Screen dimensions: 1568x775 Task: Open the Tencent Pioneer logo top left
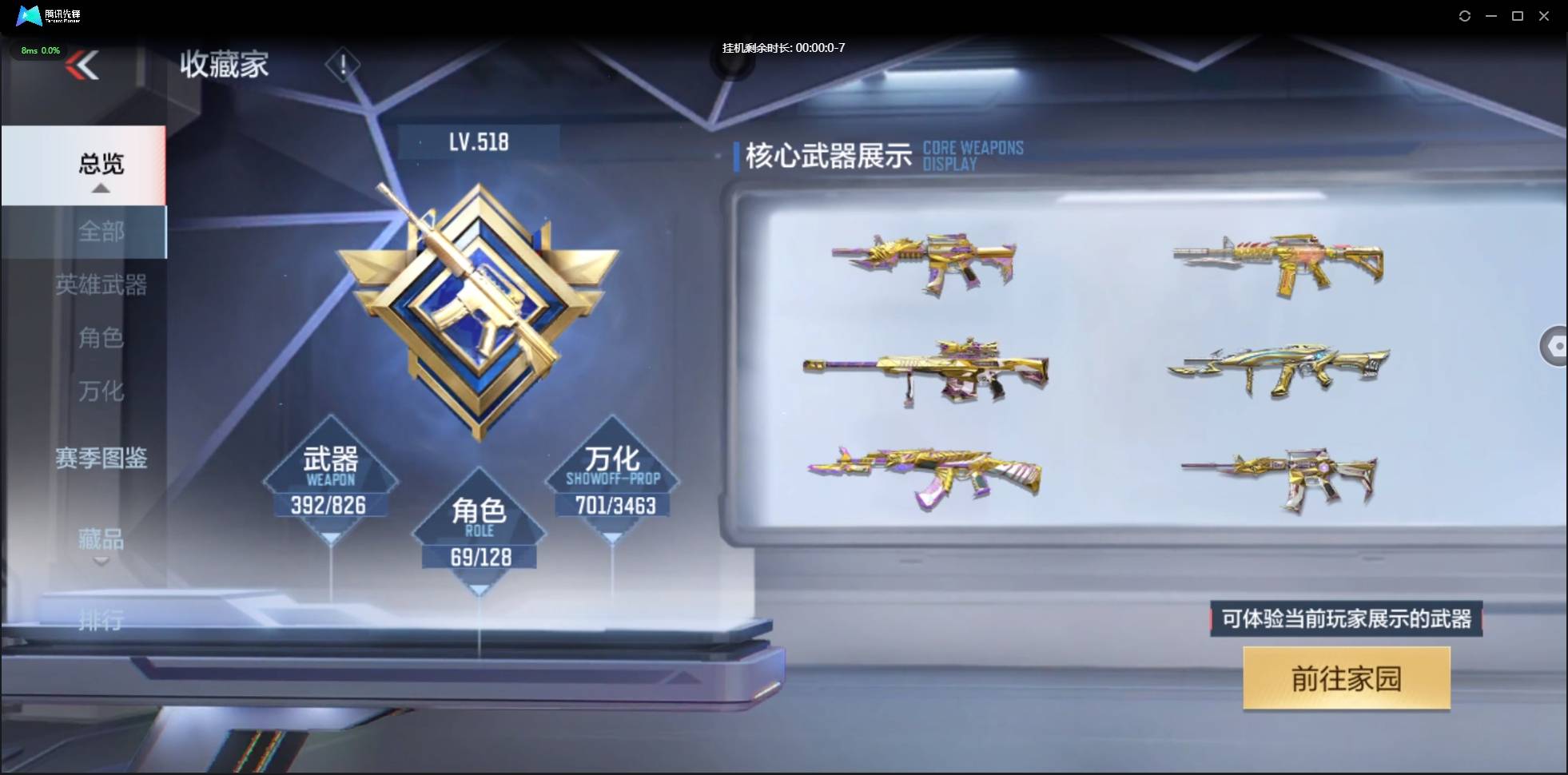[30, 15]
